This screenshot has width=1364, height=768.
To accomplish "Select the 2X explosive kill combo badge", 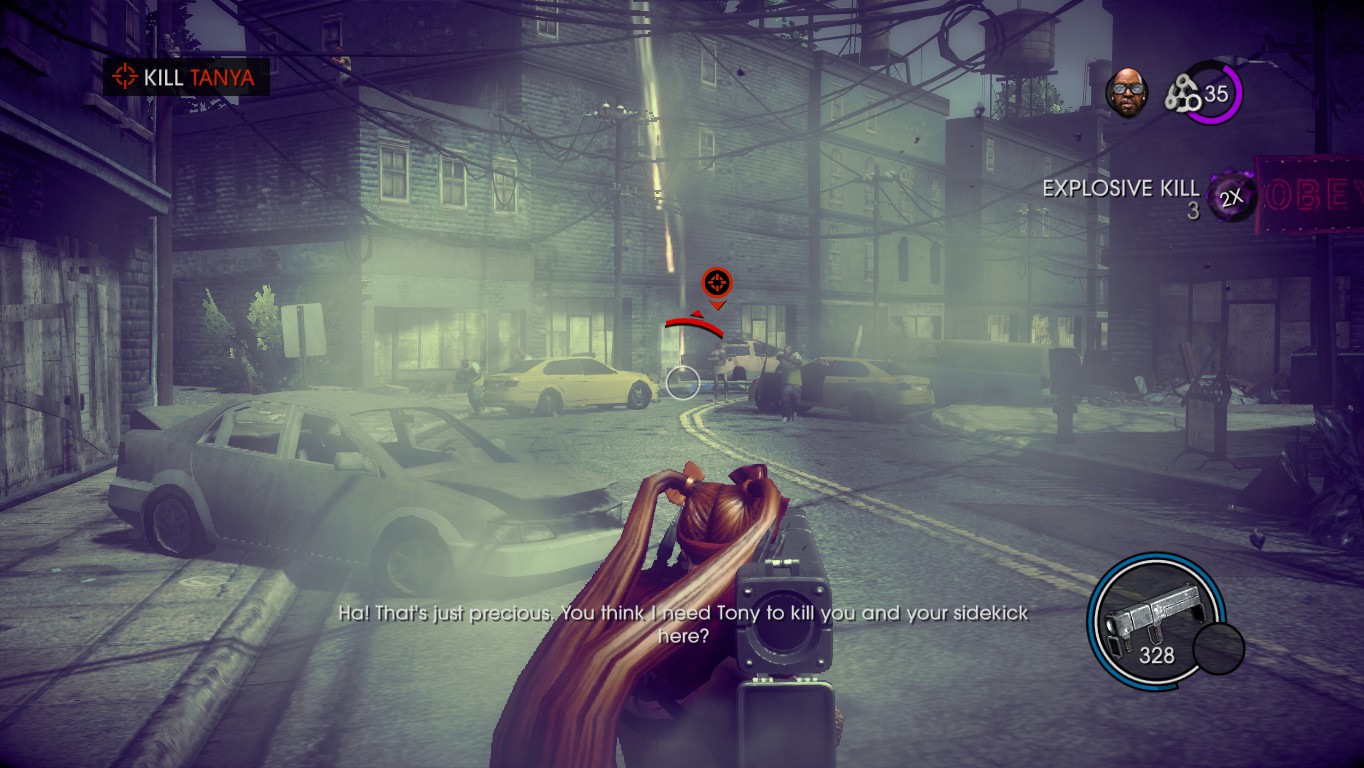I will pos(1232,197).
